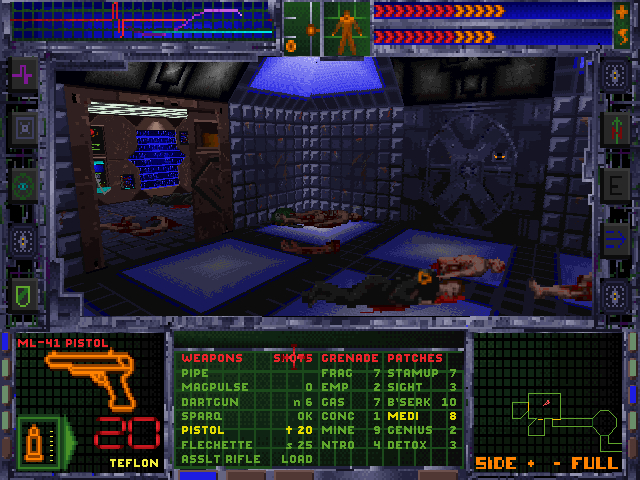640x480 pixels.
Task: Choose the B'SERK patch
Action: [411, 402]
